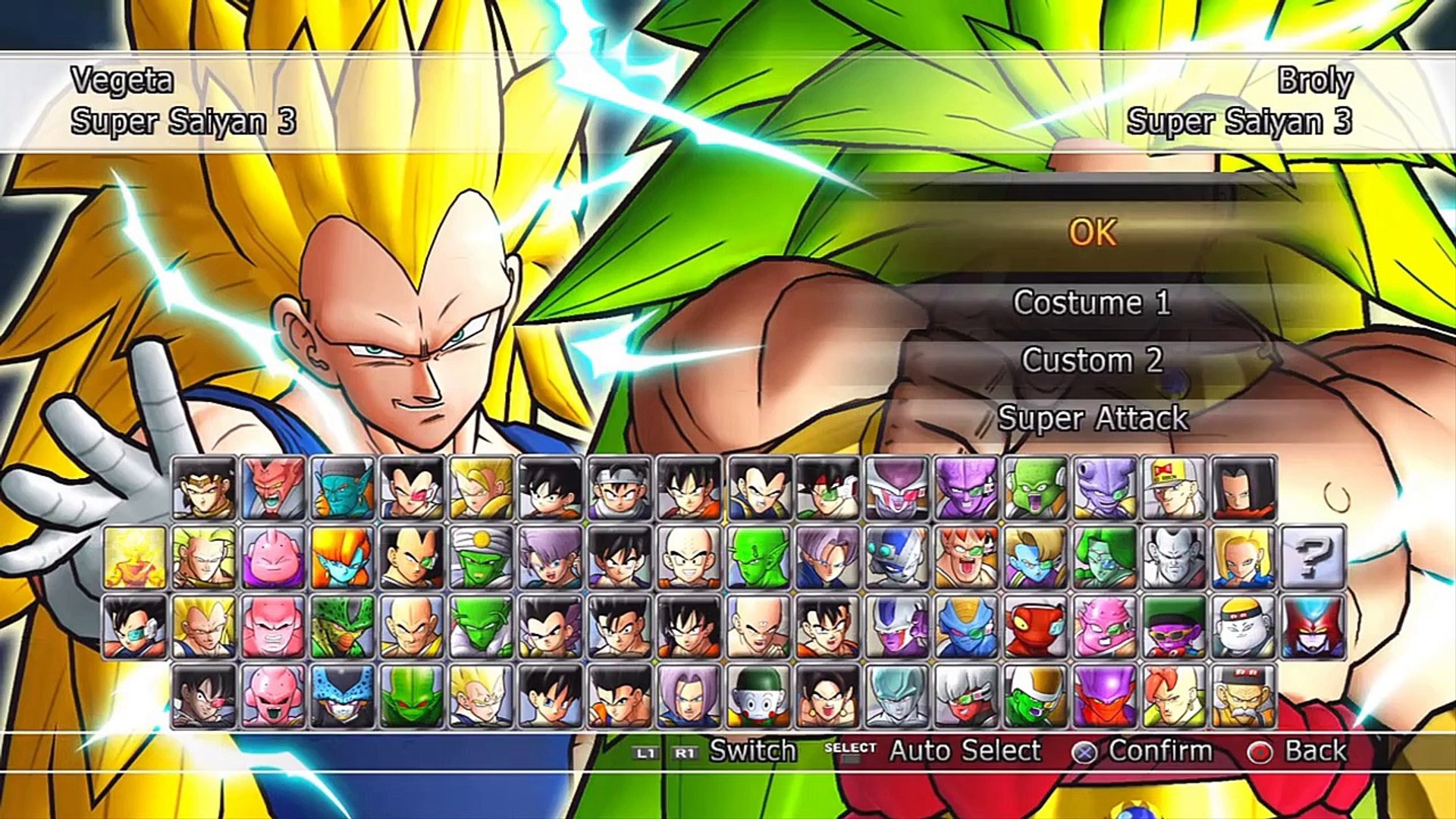
Task: Pick the random question mark tile
Action: click(x=1313, y=557)
